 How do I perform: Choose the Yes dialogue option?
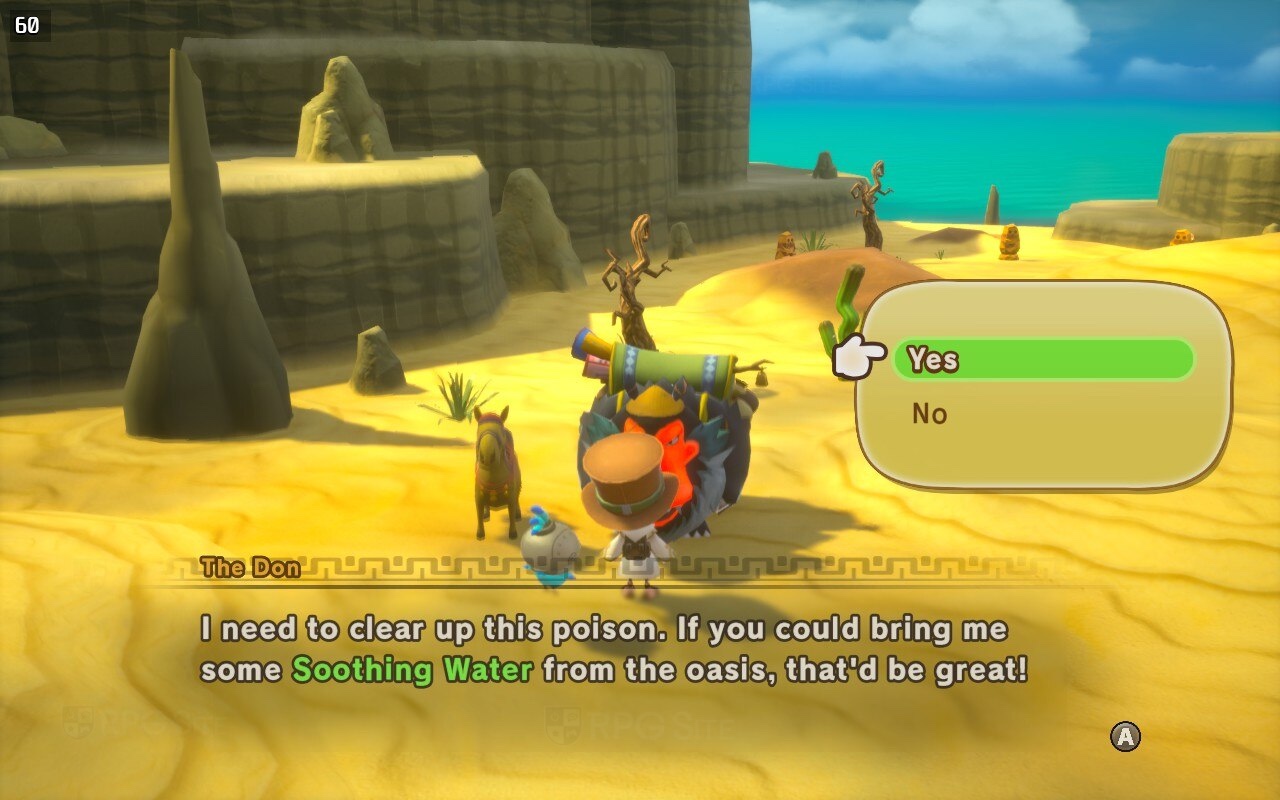1042,360
